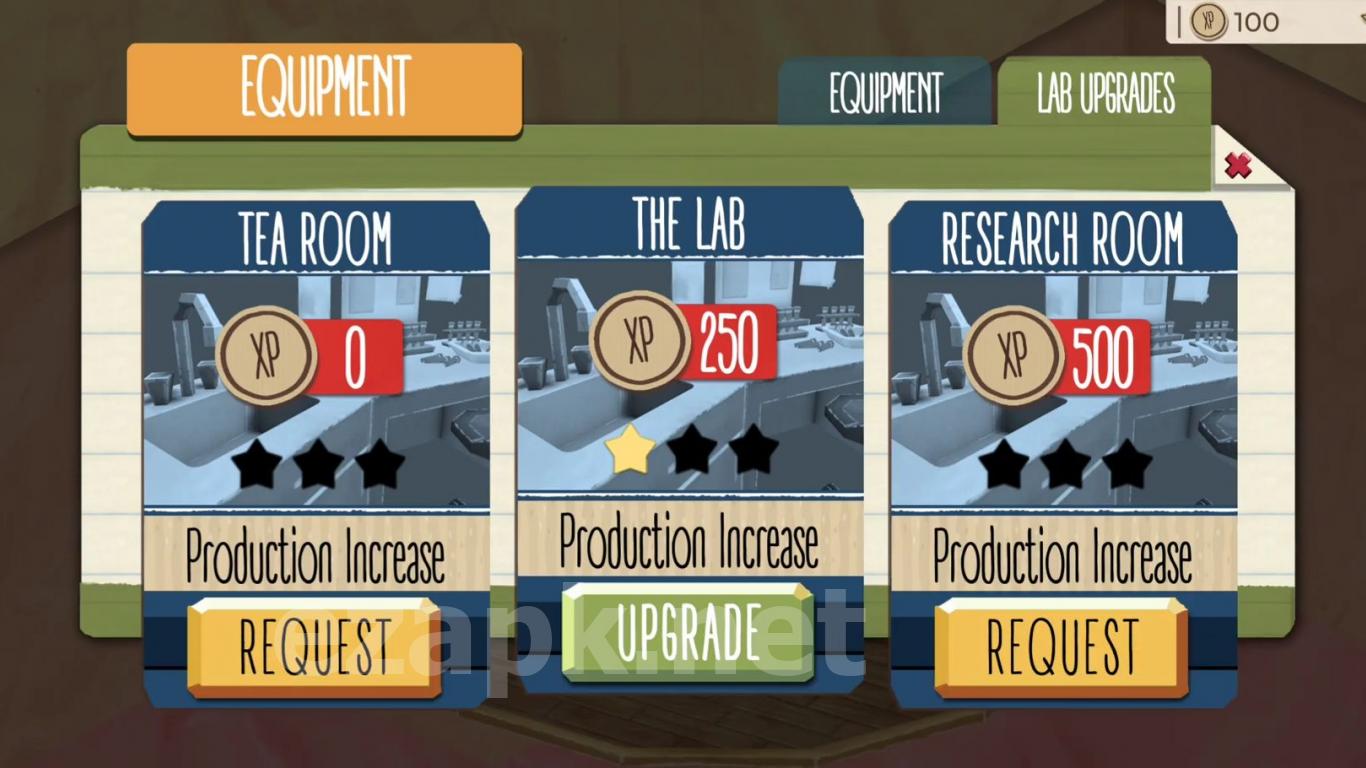Image resolution: width=1366 pixels, height=768 pixels.
Task: Request the Tea Room upgrade
Action: (314, 646)
